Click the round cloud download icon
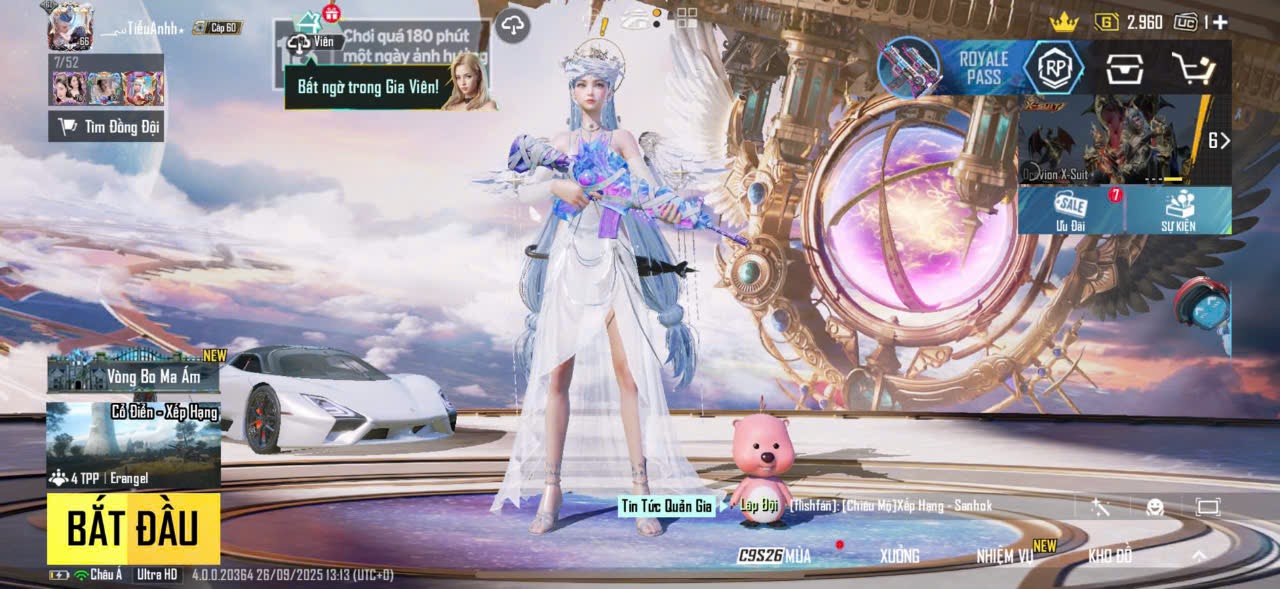 (512, 25)
